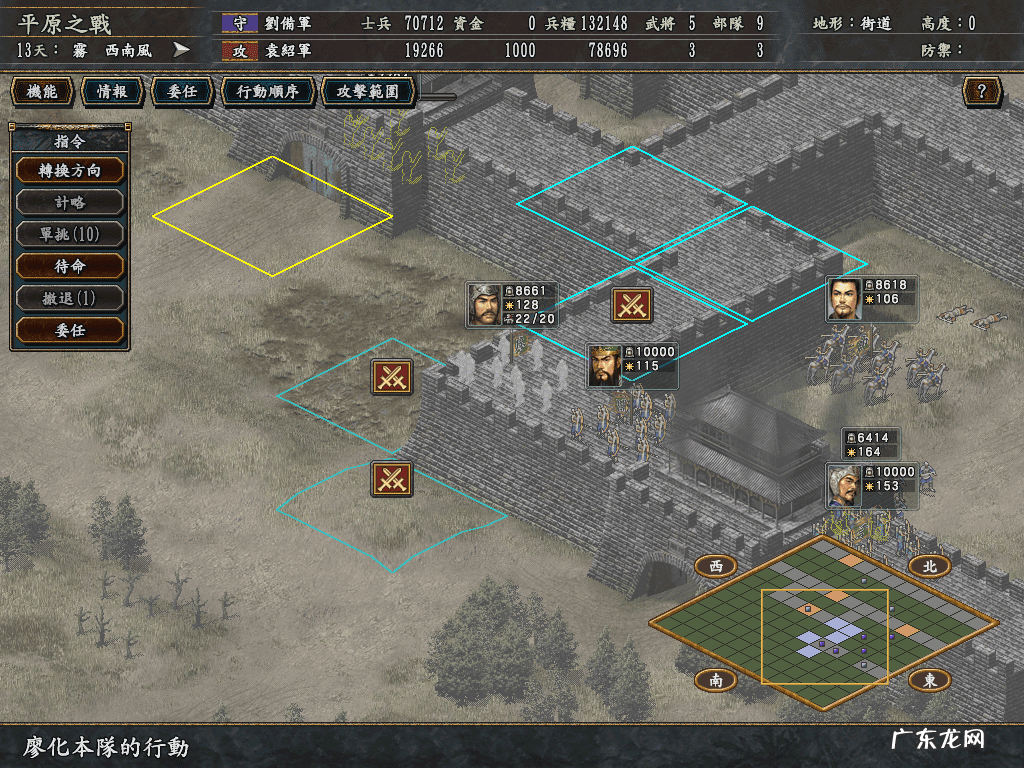
Task: Choose the 計略 stratagem command
Action: coord(70,202)
